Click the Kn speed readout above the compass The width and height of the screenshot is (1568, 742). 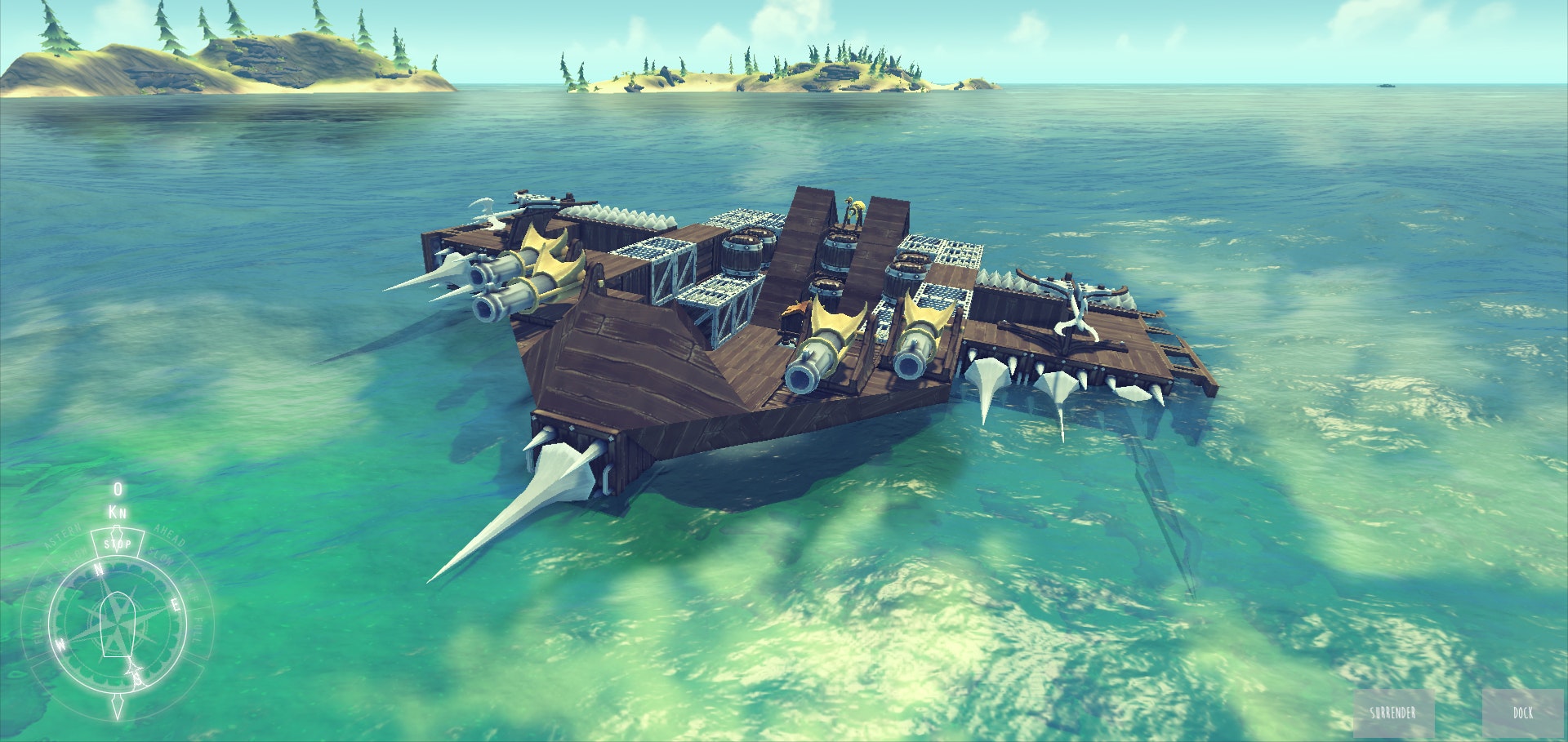pyautogui.click(x=118, y=511)
